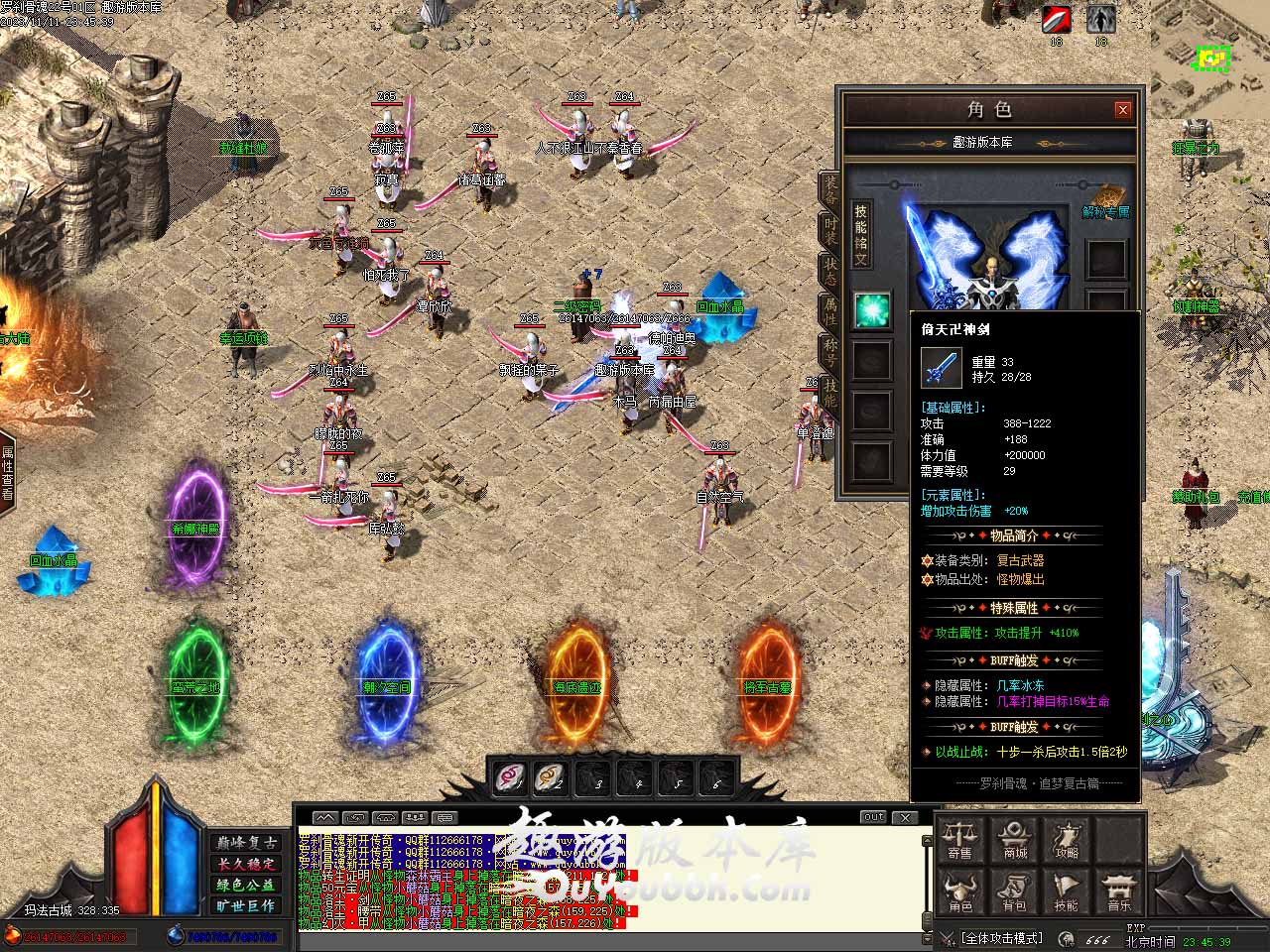Click the 技能铭文 skill inscription button

tap(861, 234)
